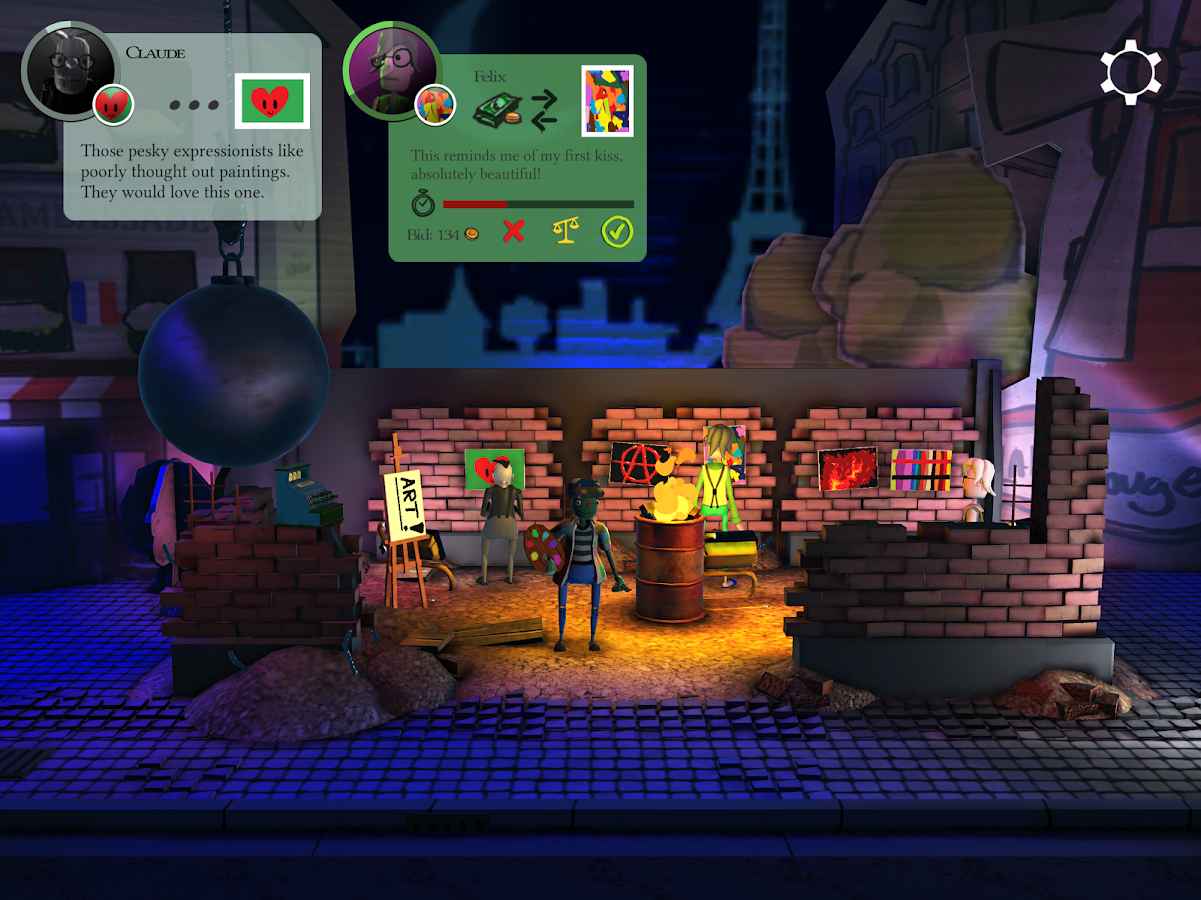Reject Felix's bid with the red X

coord(513,232)
